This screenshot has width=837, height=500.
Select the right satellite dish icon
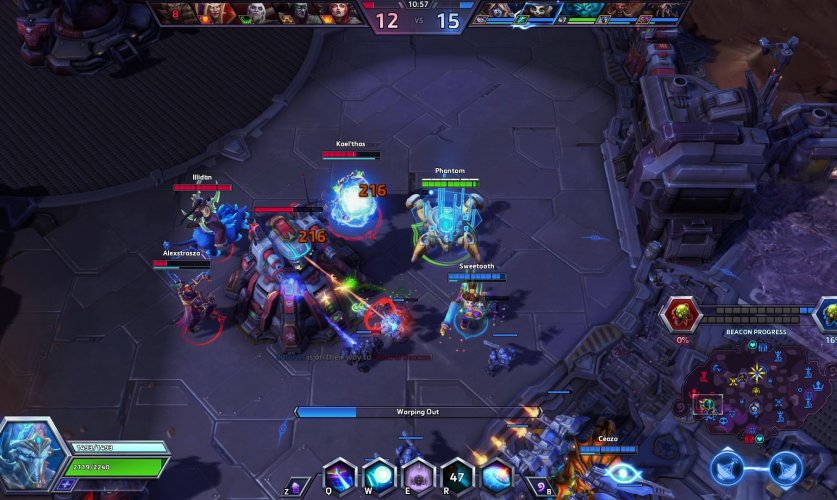pos(785,466)
